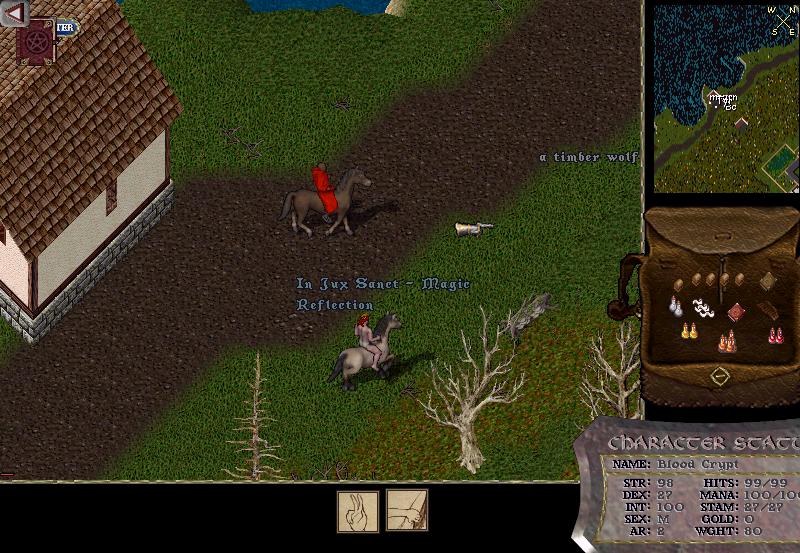Pick the white worm-like reagent in backpack
The width and height of the screenshot is (800, 553).
coord(703,308)
